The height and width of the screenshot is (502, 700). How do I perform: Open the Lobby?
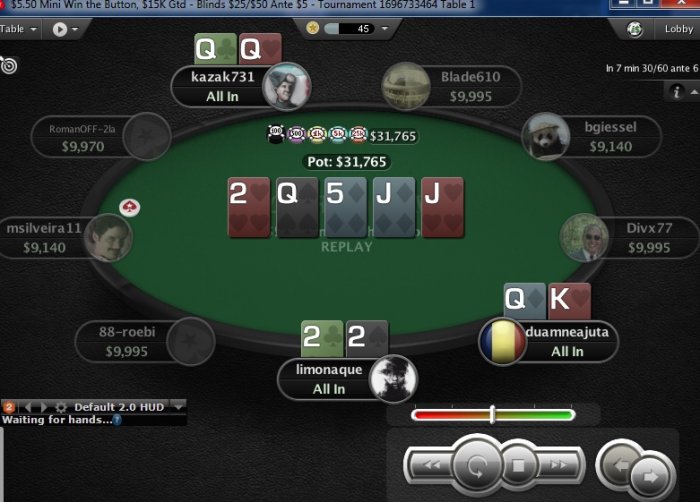[x=678, y=29]
